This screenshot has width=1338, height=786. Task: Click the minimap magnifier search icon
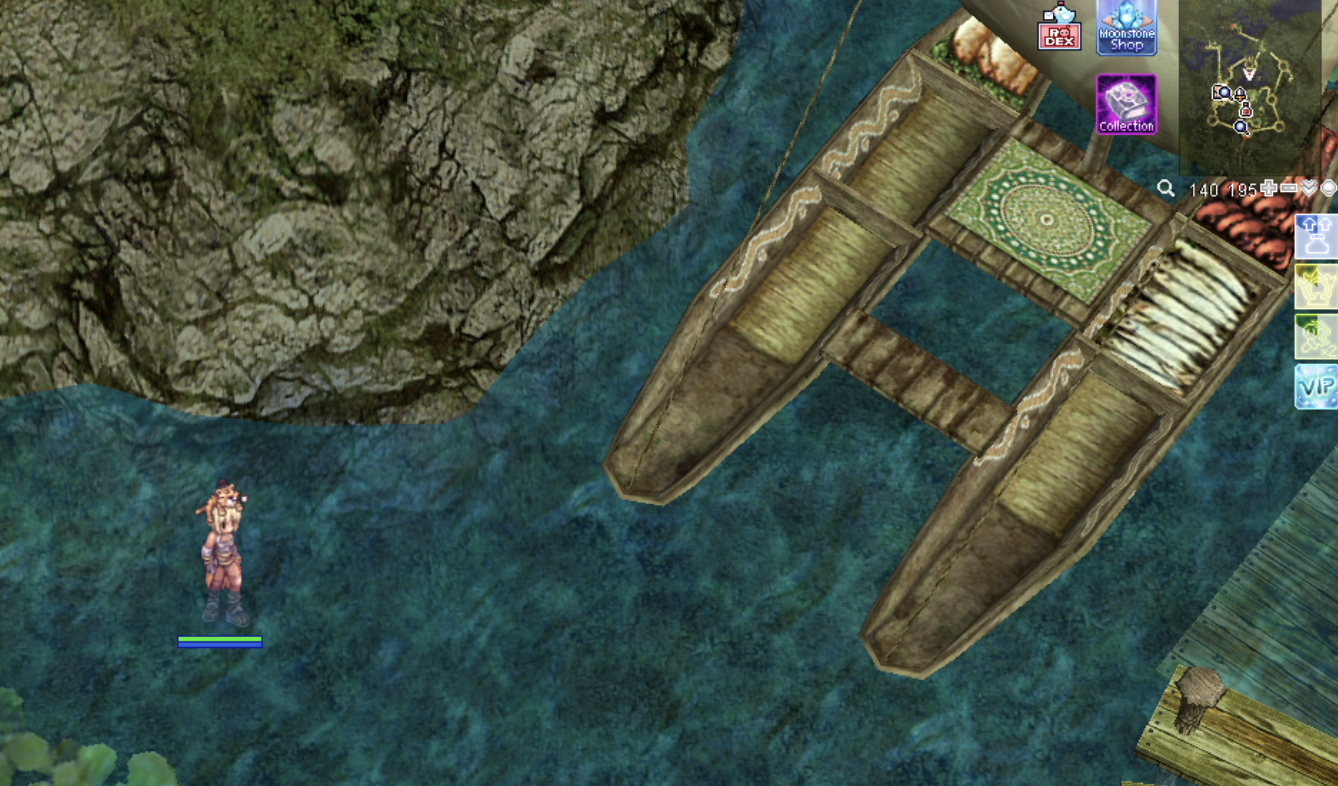1166,188
